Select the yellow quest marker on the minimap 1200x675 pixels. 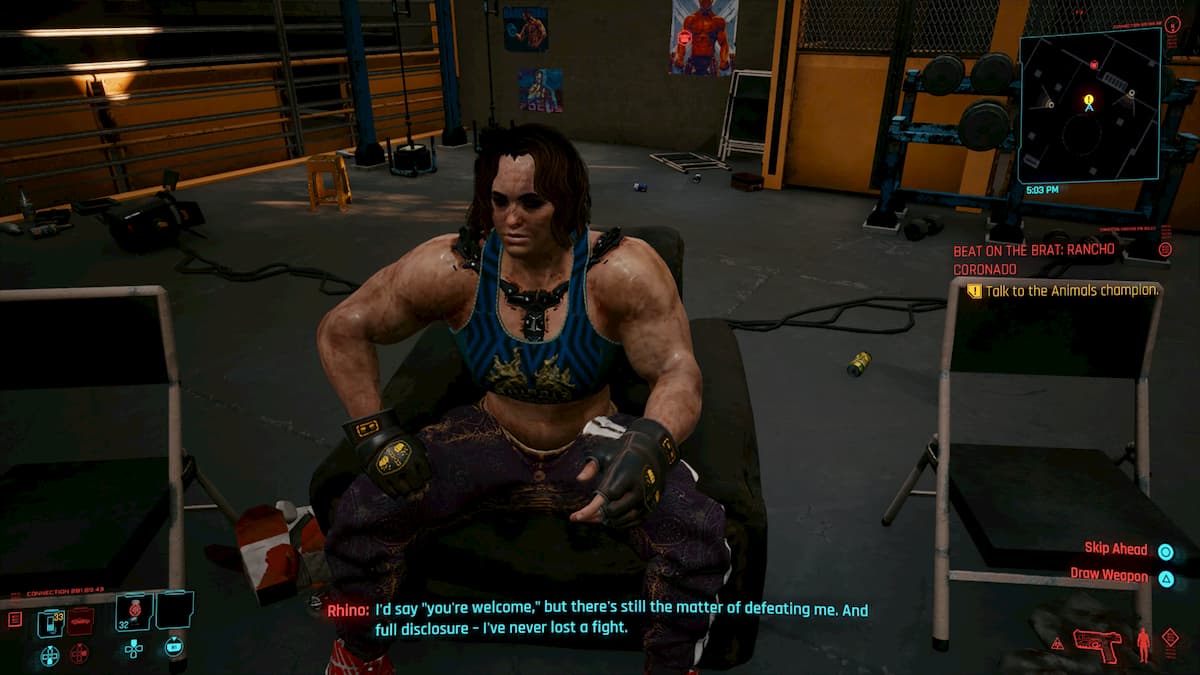(1089, 101)
